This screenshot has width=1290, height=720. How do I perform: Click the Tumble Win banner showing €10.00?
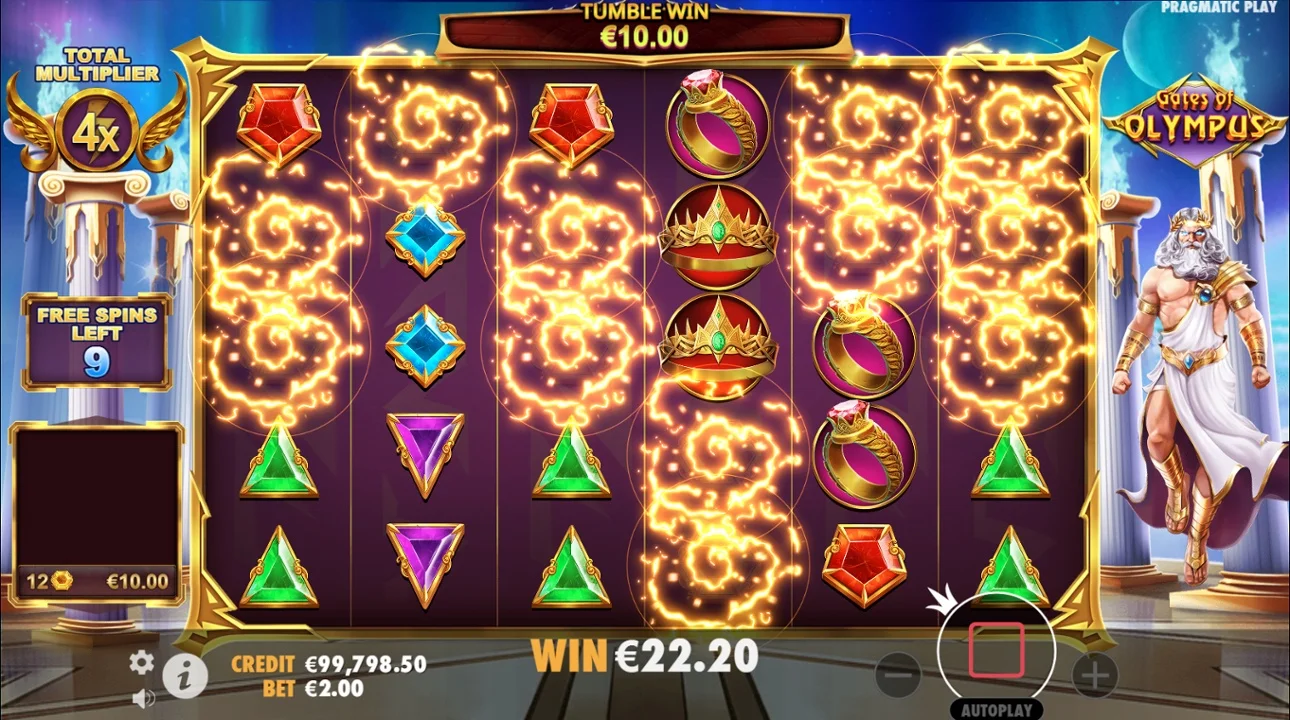click(645, 27)
